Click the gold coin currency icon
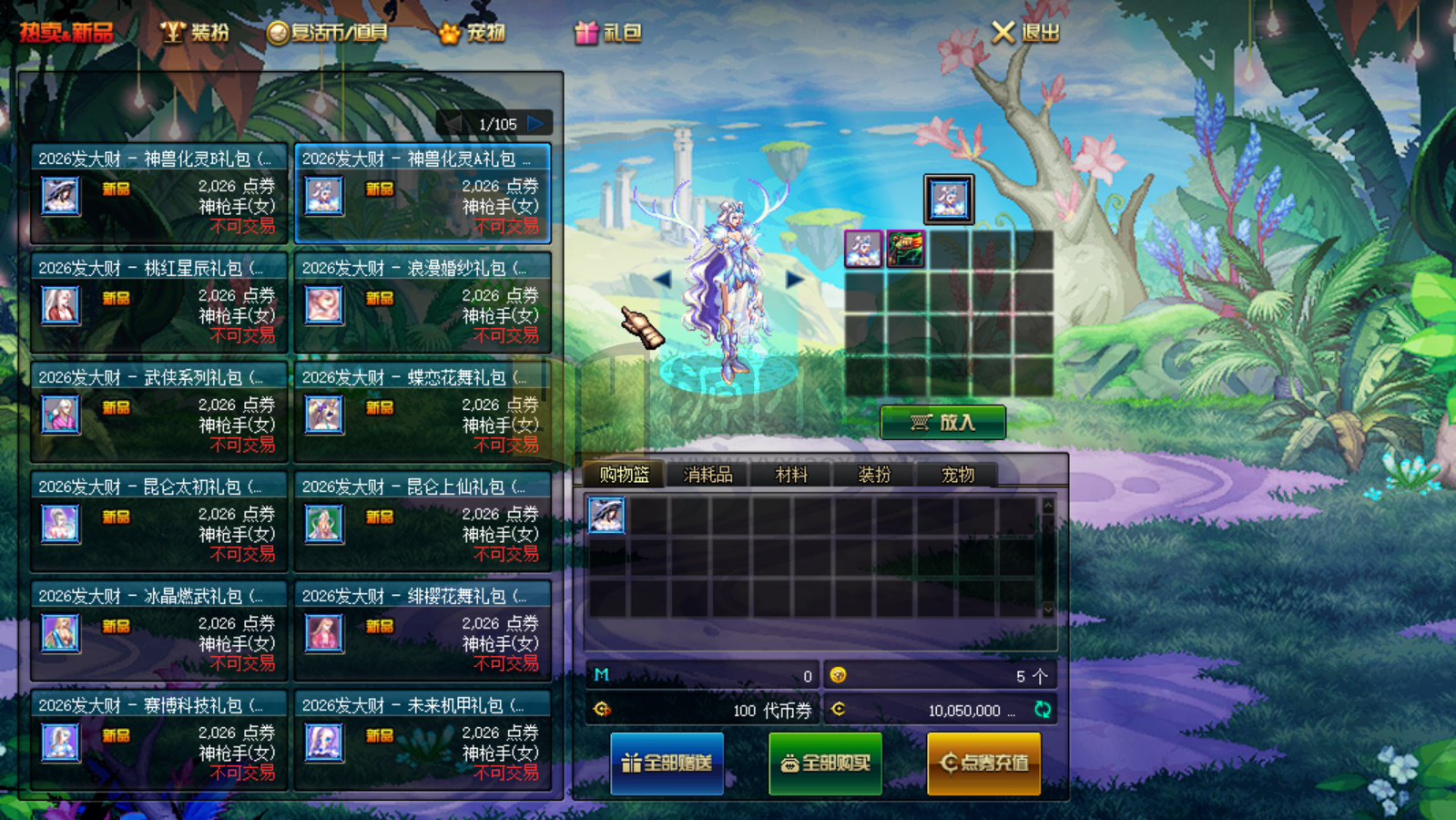The width and height of the screenshot is (1456, 820). 840,676
